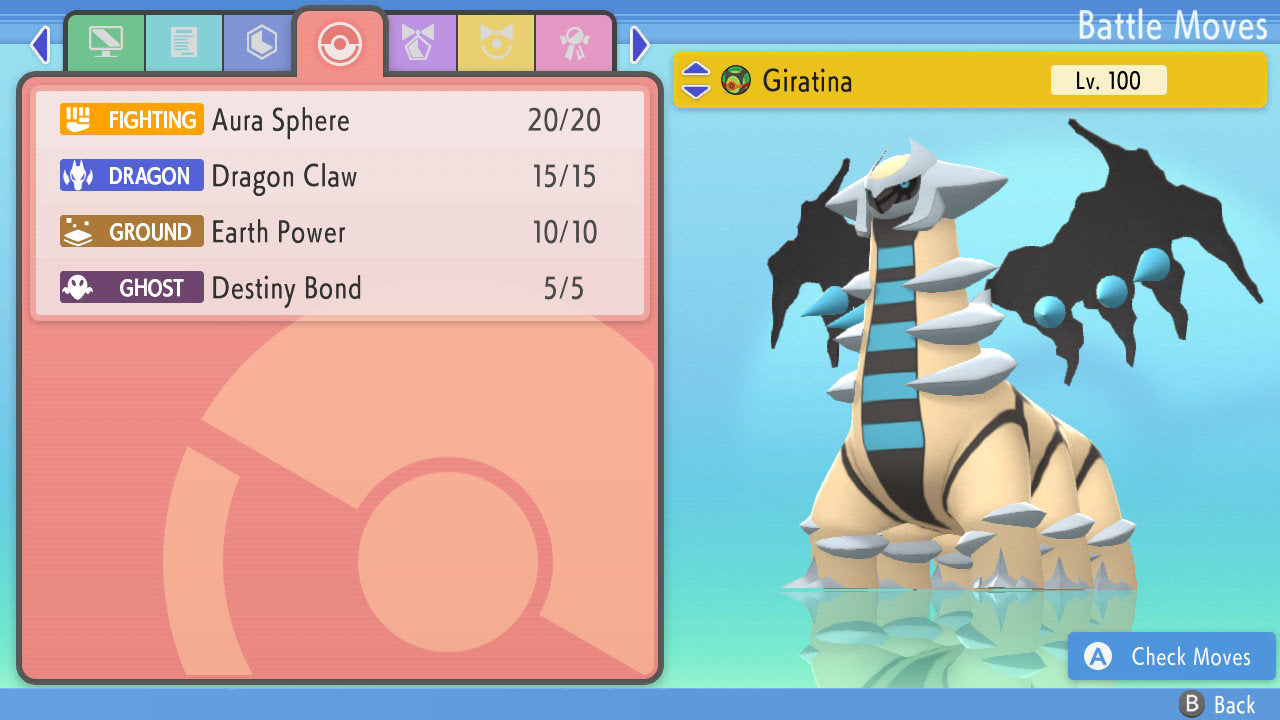Cycle Pokémon with the up-down arrows beside Giratina
This screenshot has width=1280, height=720.
pos(696,80)
